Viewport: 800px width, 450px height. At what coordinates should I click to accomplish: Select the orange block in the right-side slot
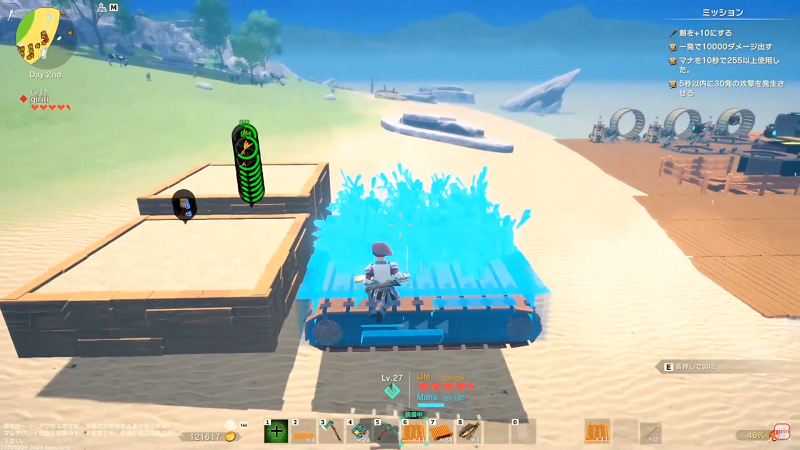(597, 431)
